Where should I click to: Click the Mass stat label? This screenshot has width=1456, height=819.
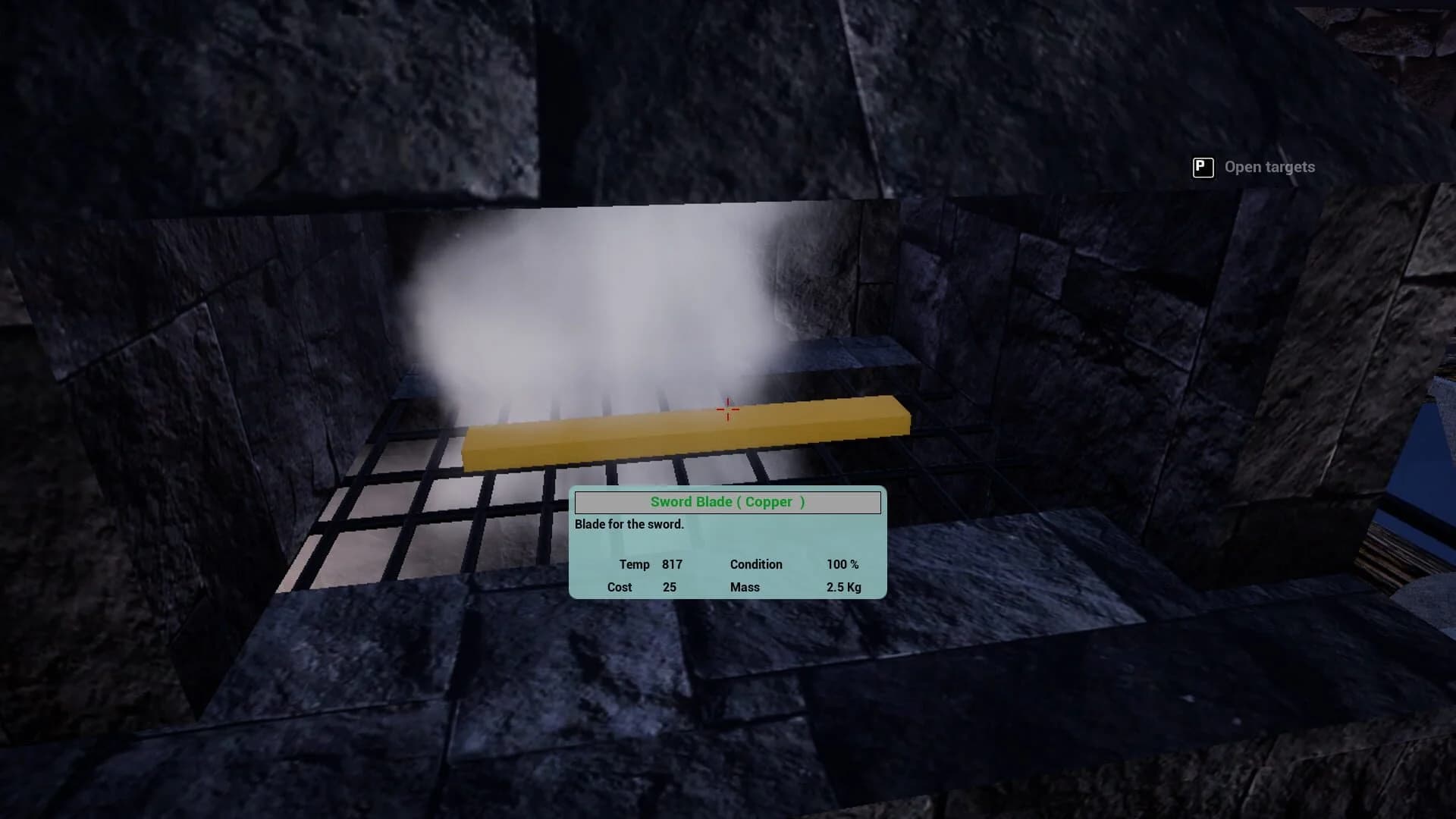point(744,587)
